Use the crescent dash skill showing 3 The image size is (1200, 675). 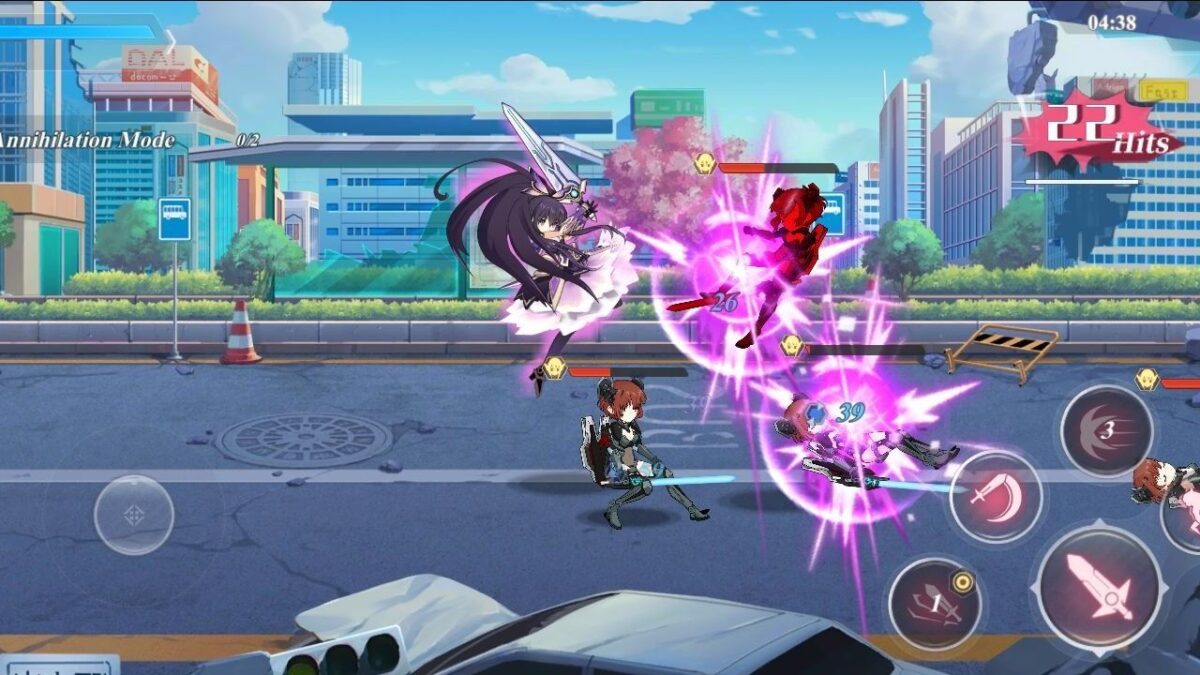[1106, 431]
